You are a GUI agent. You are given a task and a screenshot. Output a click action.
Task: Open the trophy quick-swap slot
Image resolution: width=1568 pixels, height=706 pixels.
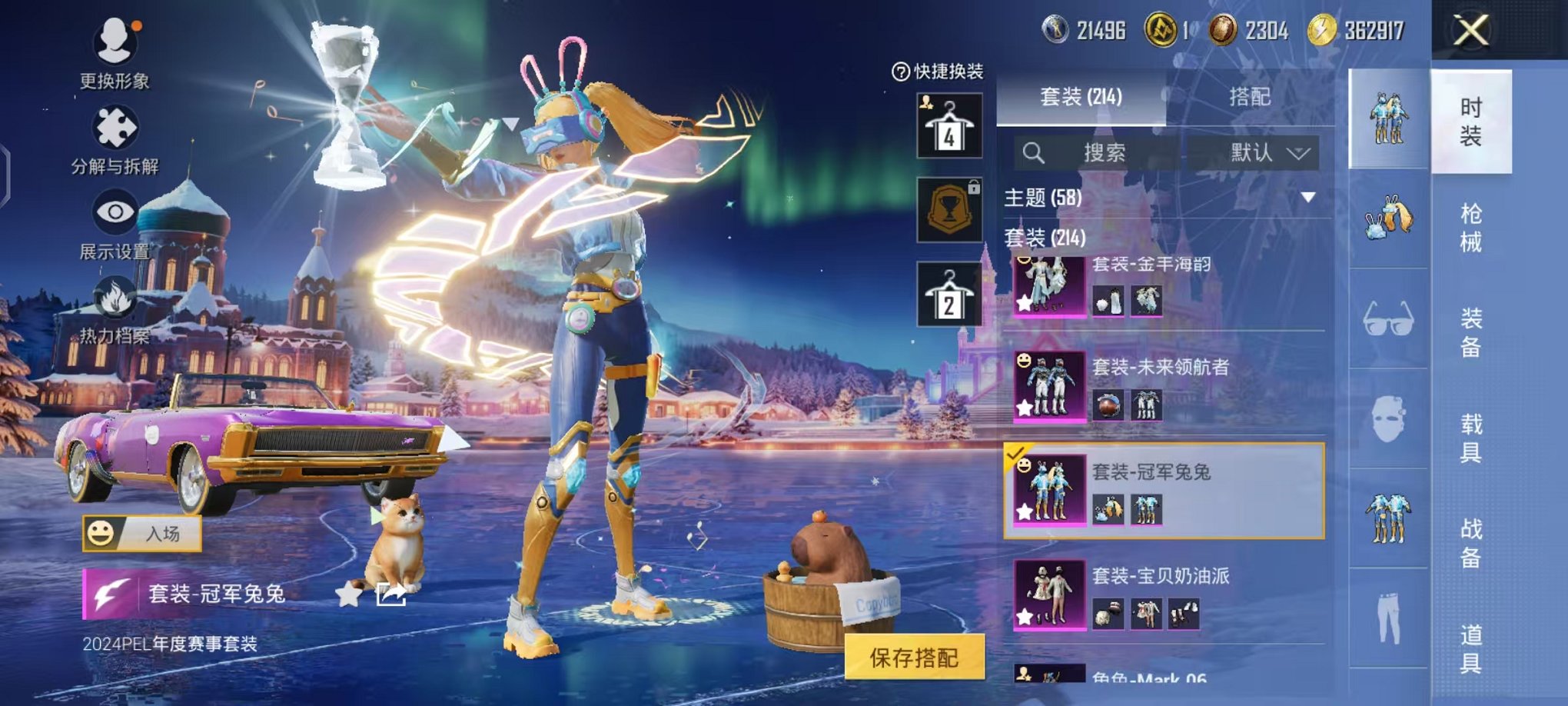pyautogui.click(x=950, y=208)
